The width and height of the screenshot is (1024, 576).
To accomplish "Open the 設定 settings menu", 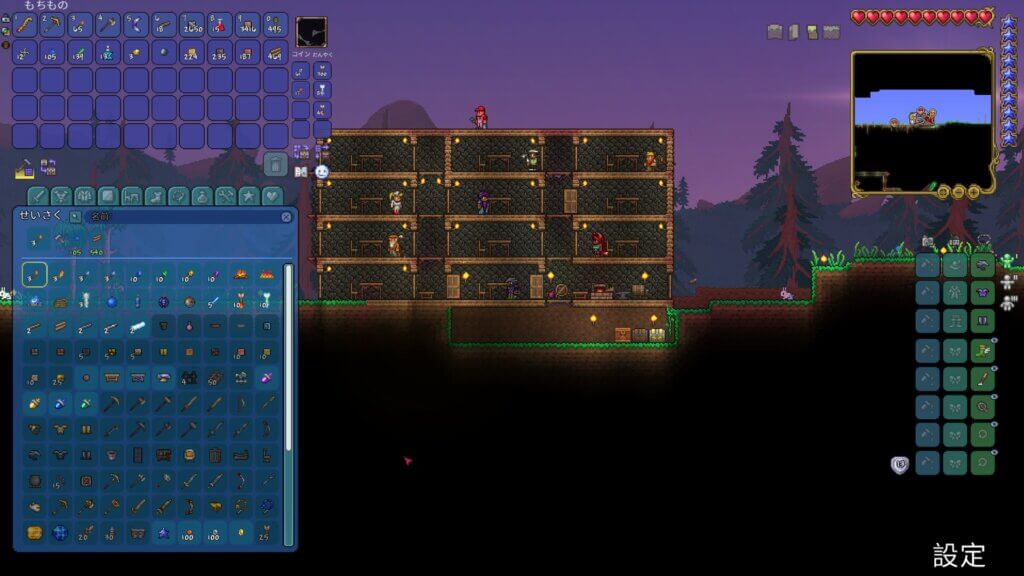I will pyautogui.click(x=959, y=555).
